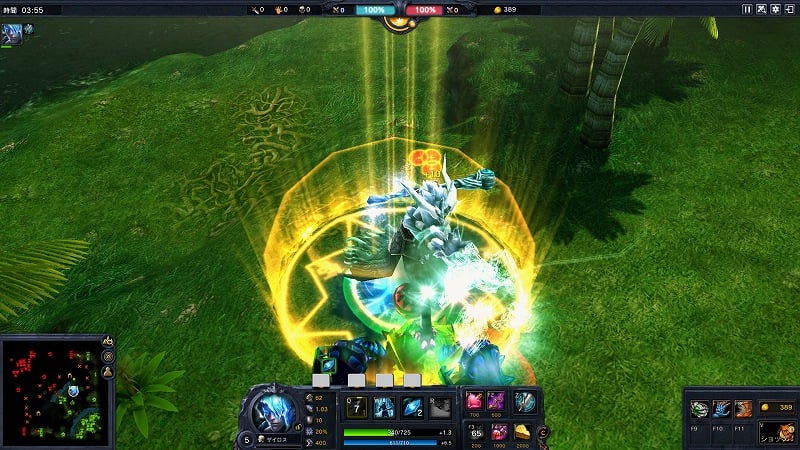This screenshot has width=800, height=450.
Task: Click the sword and shield item slot
Action: click(524, 402)
